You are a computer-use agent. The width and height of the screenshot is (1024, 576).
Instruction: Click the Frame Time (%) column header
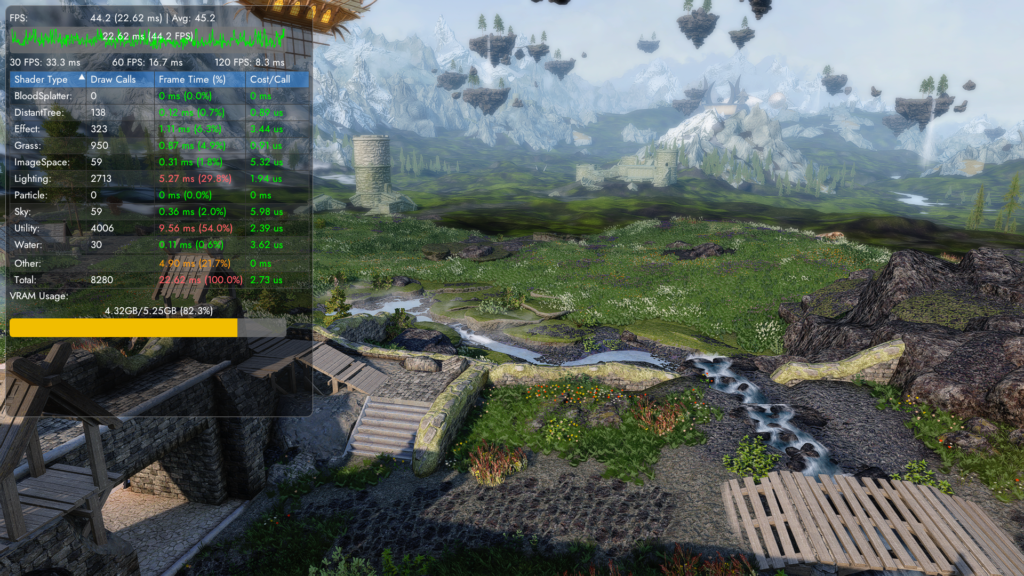click(192, 79)
